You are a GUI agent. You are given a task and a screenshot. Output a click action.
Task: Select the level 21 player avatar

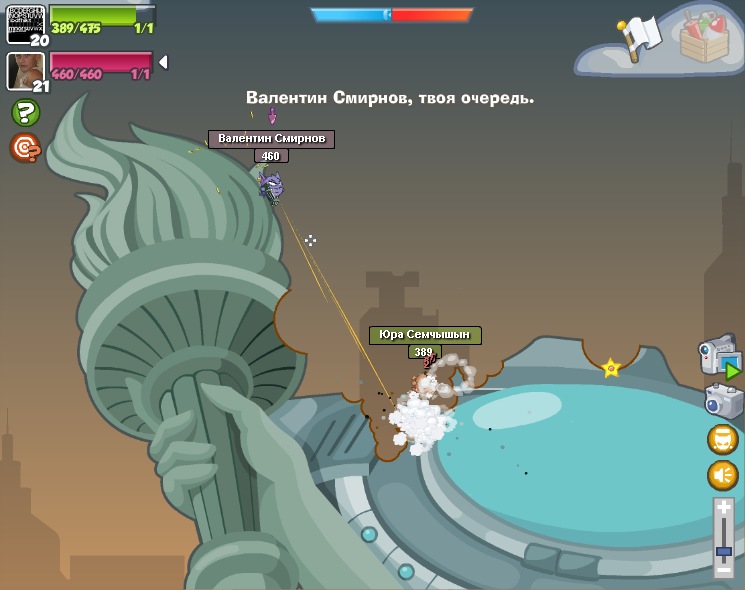pyautogui.click(x=25, y=70)
